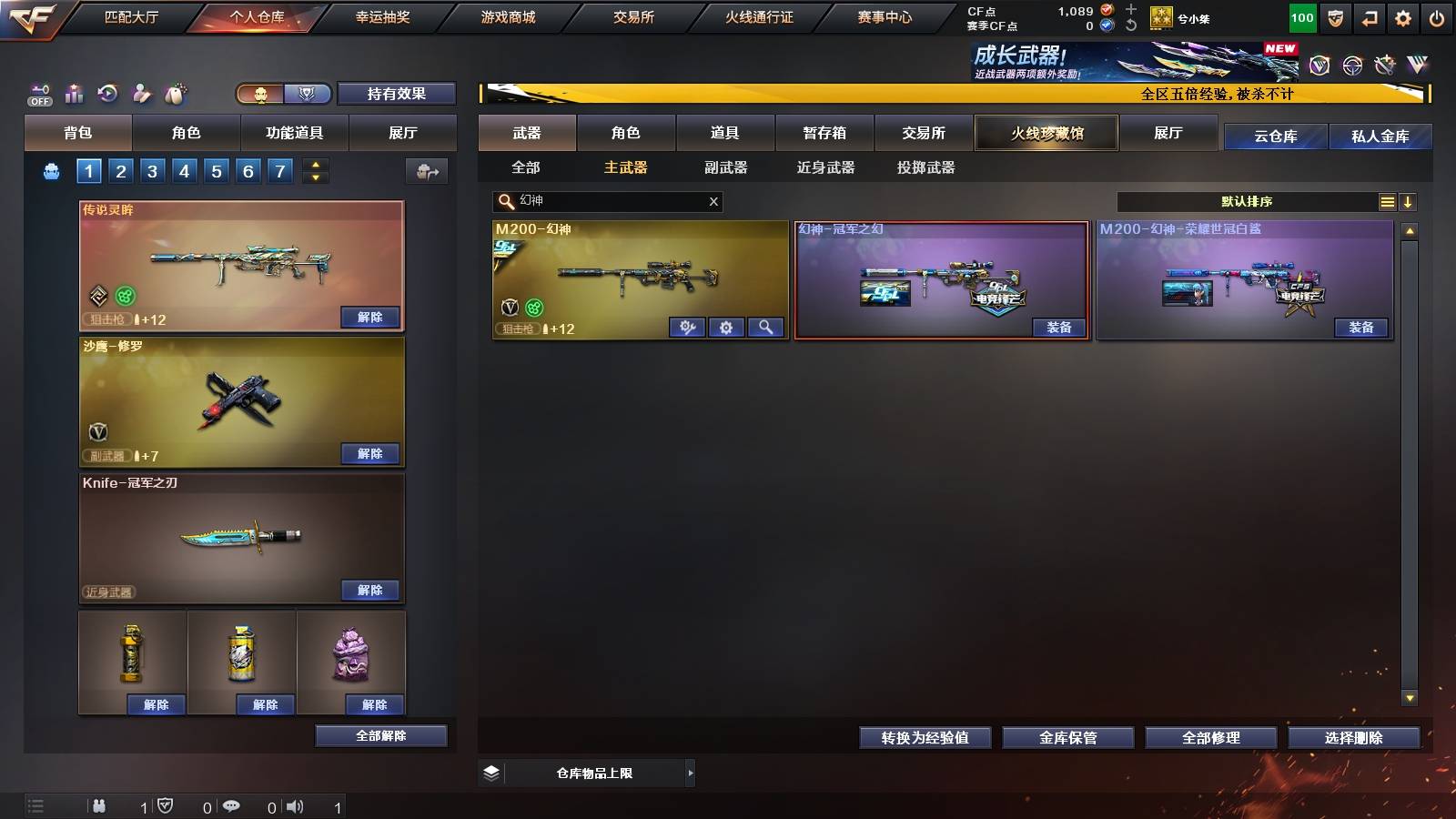
Task: Open repair wrench icon on M200-幻神 card
Action: point(687,327)
